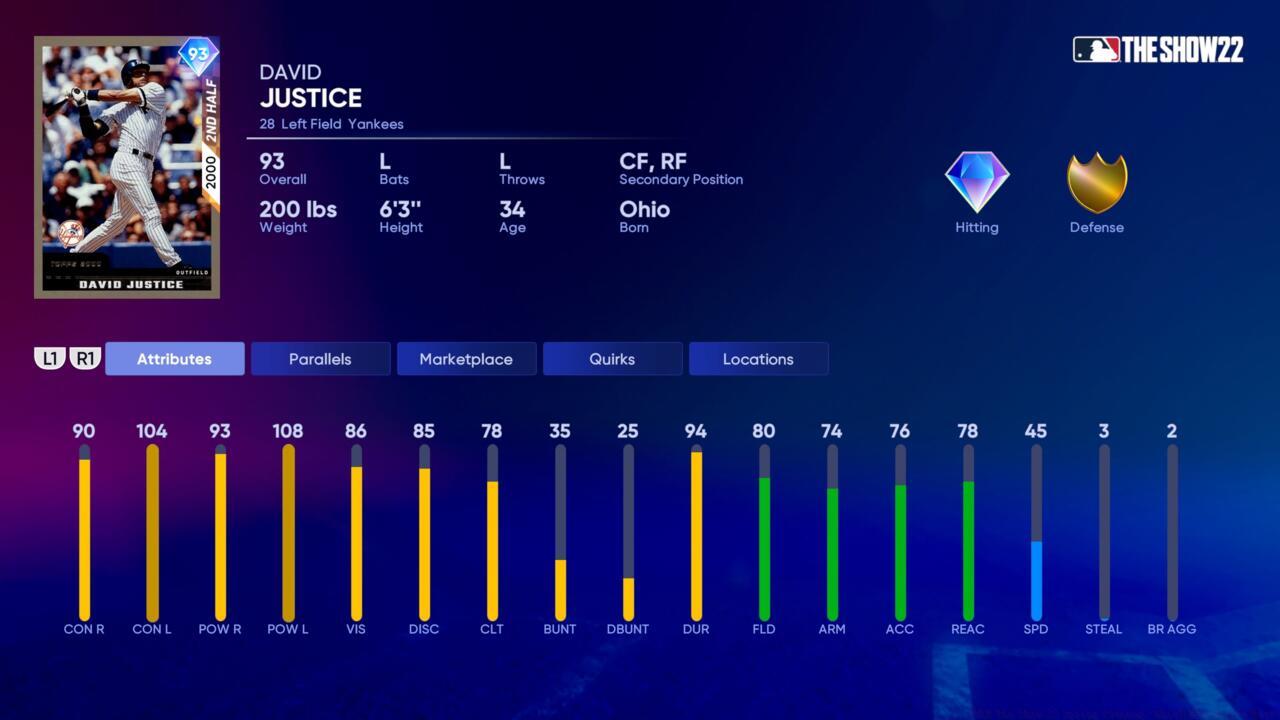Viewport: 1280px width, 720px height.
Task: Switch to the Parallels tab
Action: pos(320,358)
